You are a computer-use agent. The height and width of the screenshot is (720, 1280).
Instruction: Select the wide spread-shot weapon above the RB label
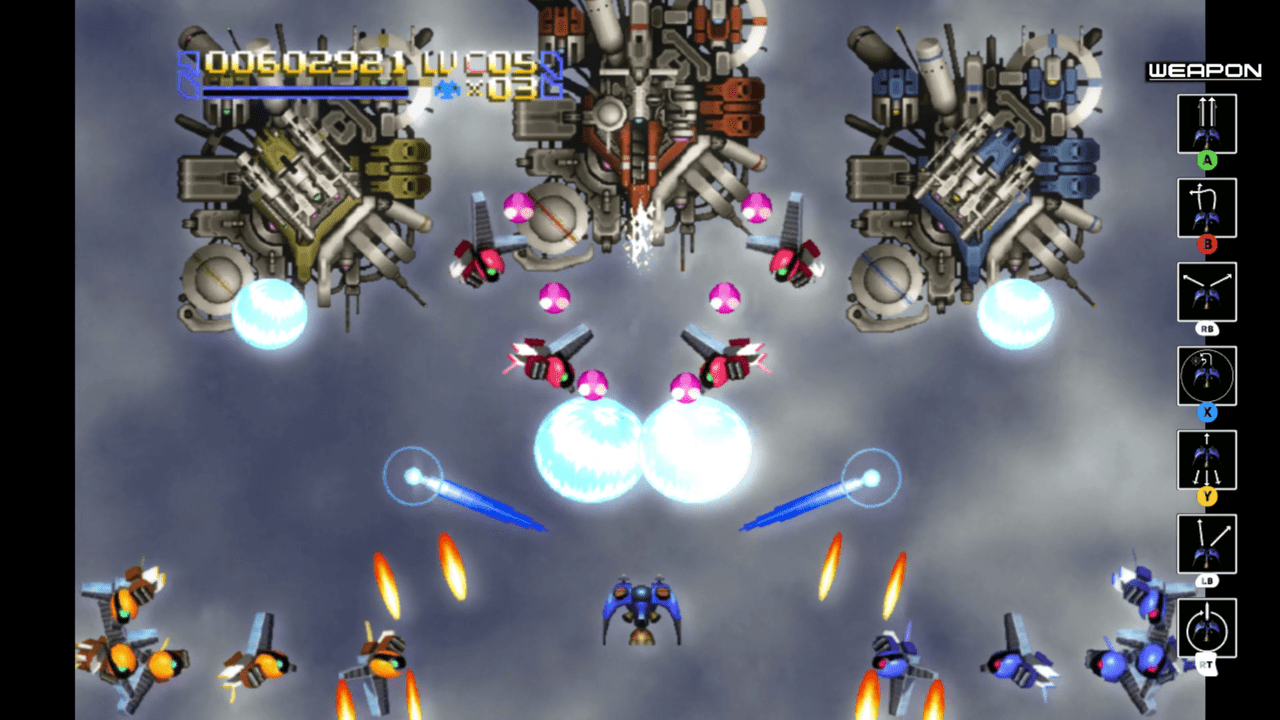point(1207,291)
